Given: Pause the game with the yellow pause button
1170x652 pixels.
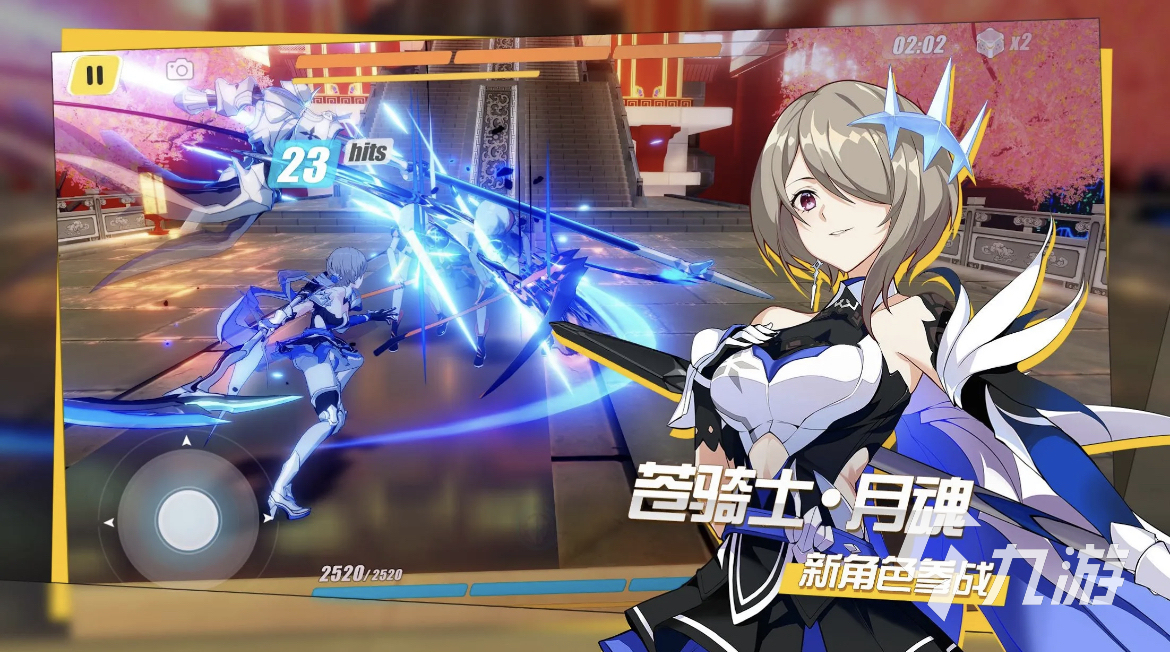Looking at the screenshot, I should (95, 74).
